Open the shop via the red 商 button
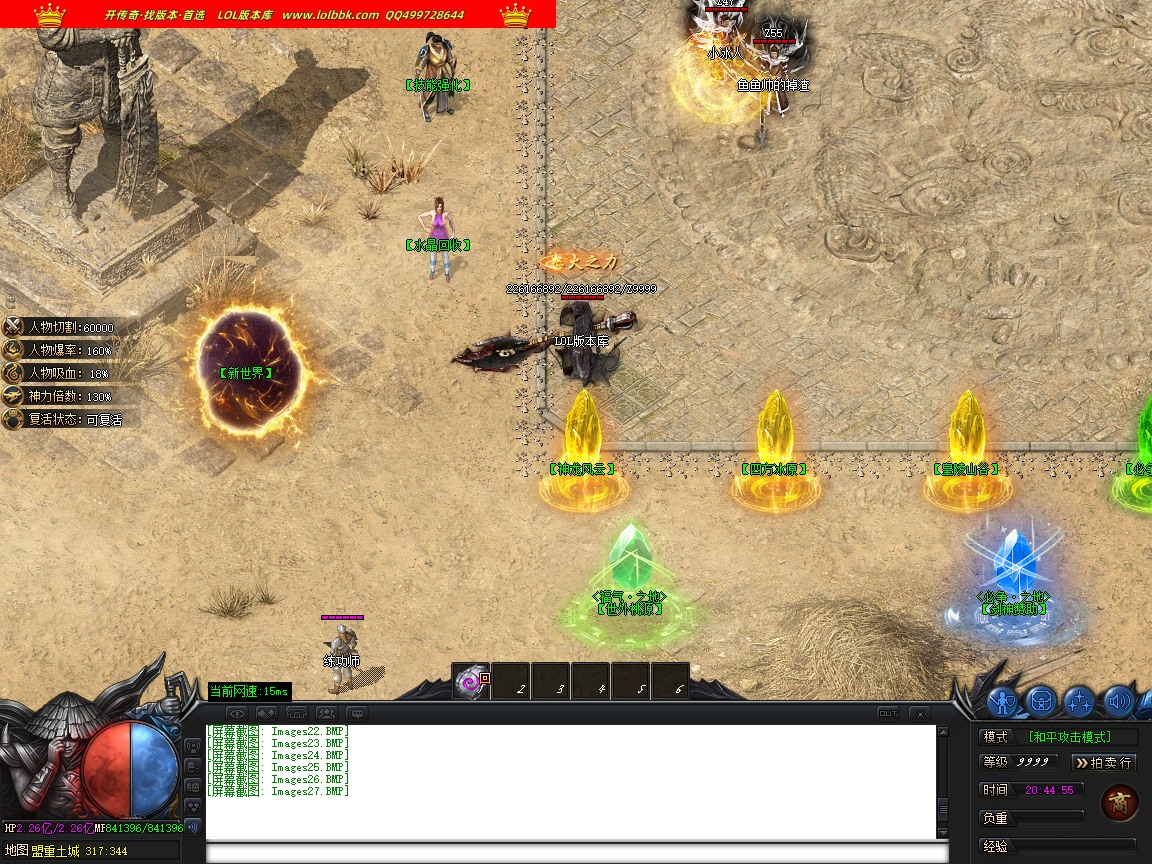The height and width of the screenshot is (864, 1152). pyautogui.click(x=1119, y=803)
